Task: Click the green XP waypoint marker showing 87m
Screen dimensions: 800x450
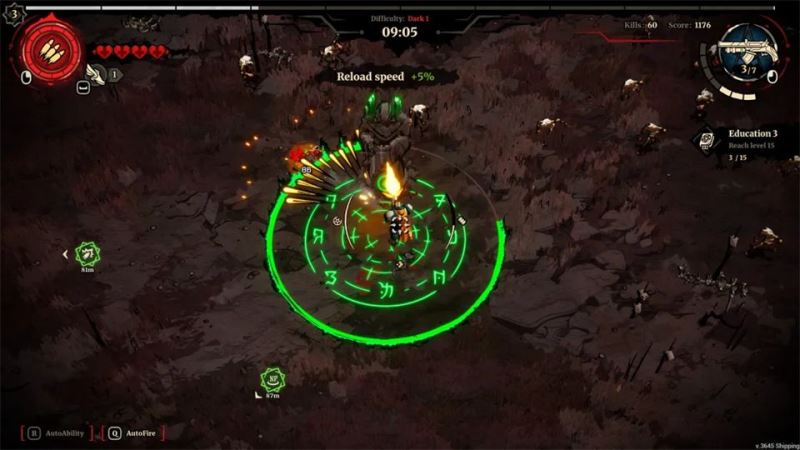Action: tap(272, 379)
